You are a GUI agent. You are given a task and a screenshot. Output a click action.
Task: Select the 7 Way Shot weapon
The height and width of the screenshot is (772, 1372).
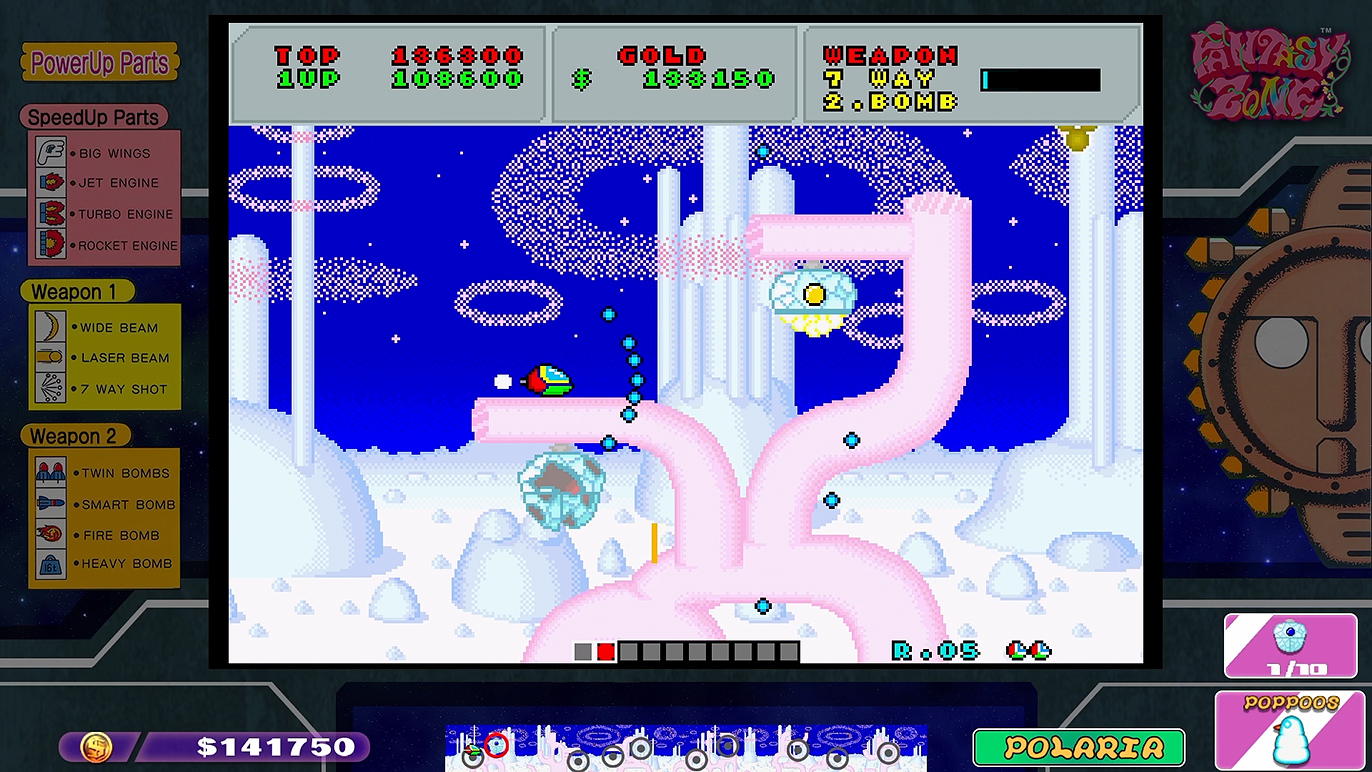pyautogui.click(x=104, y=389)
